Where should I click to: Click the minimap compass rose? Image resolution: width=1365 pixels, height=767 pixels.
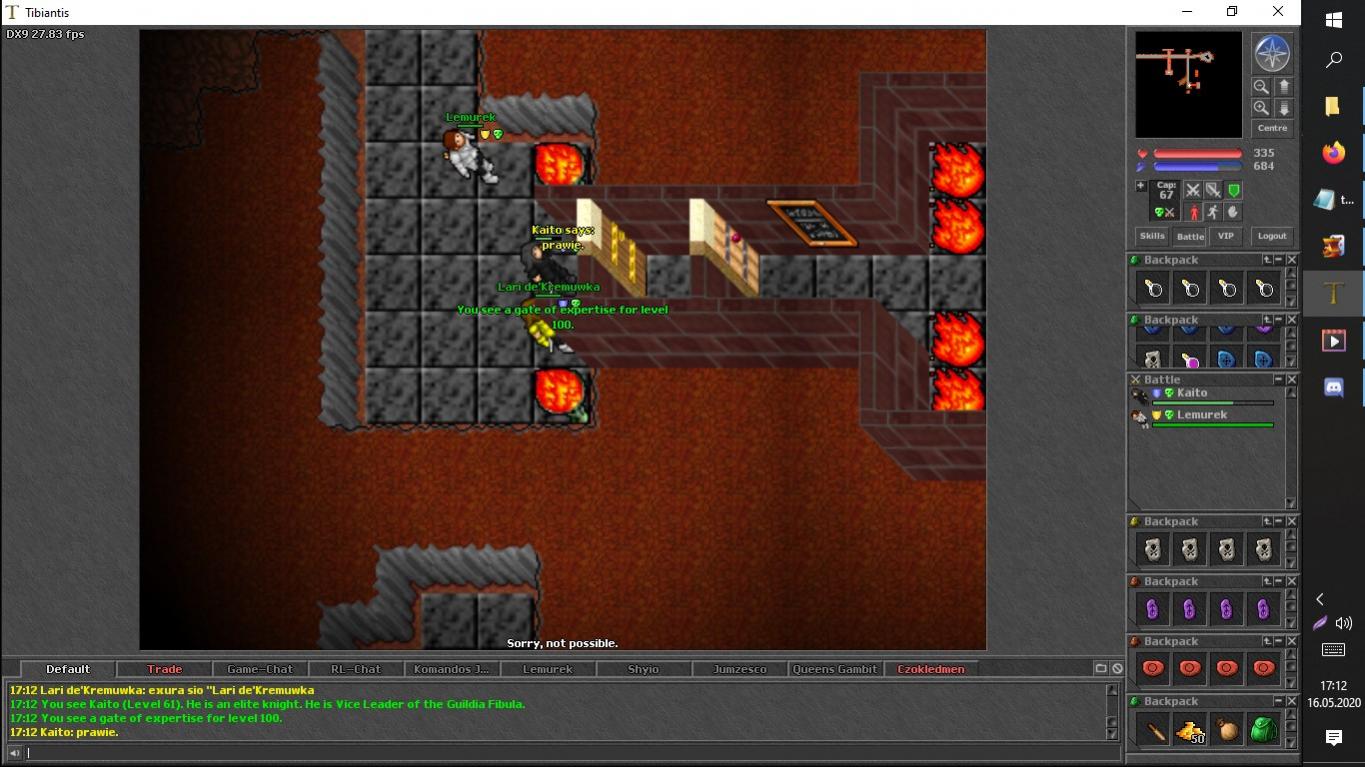(x=1272, y=54)
